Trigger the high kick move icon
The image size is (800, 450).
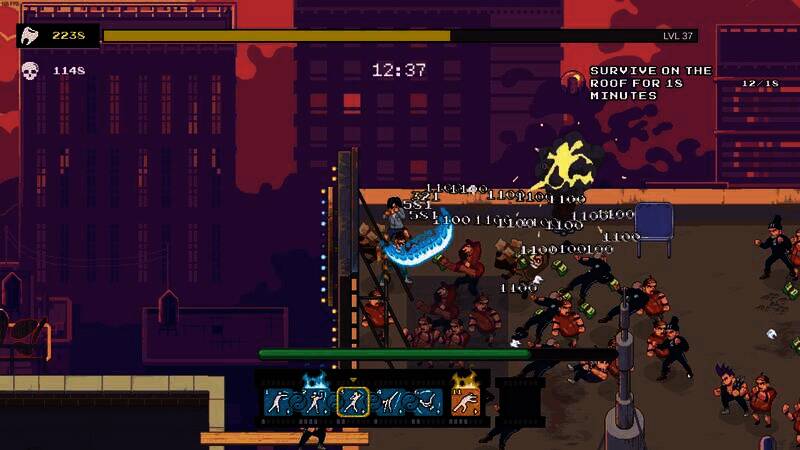[388, 402]
